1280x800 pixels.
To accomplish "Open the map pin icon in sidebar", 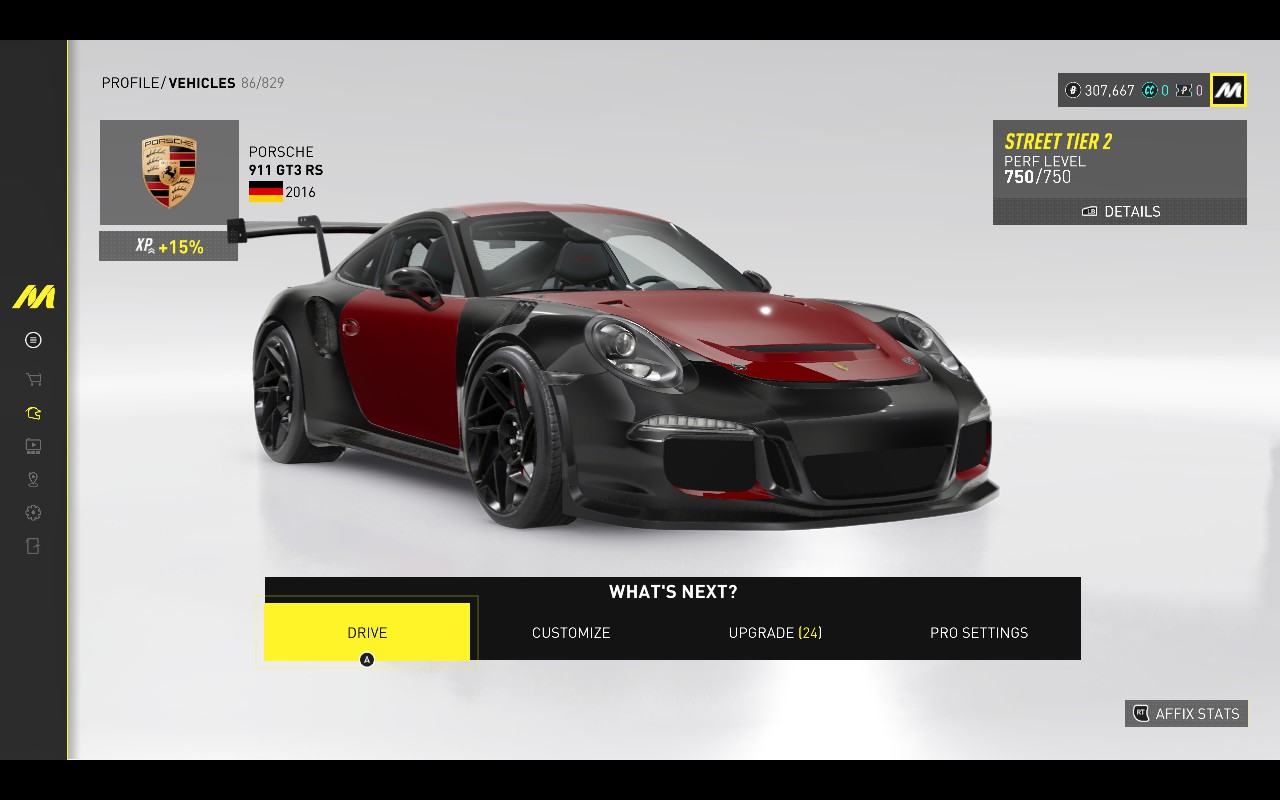I will point(33,480).
